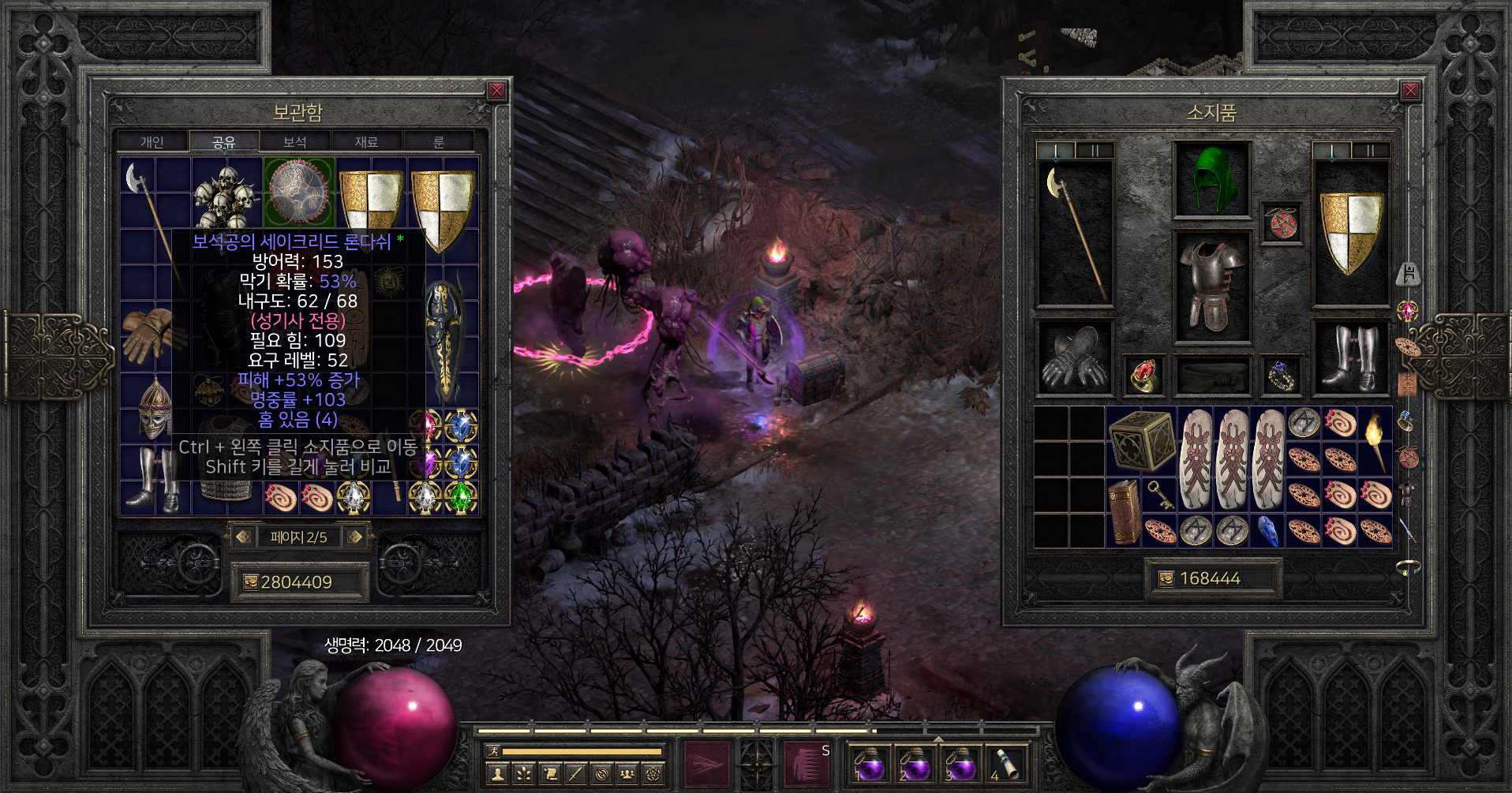Go to the previous stash page
The width and height of the screenshot is (1512, 793).
point(242,537)
